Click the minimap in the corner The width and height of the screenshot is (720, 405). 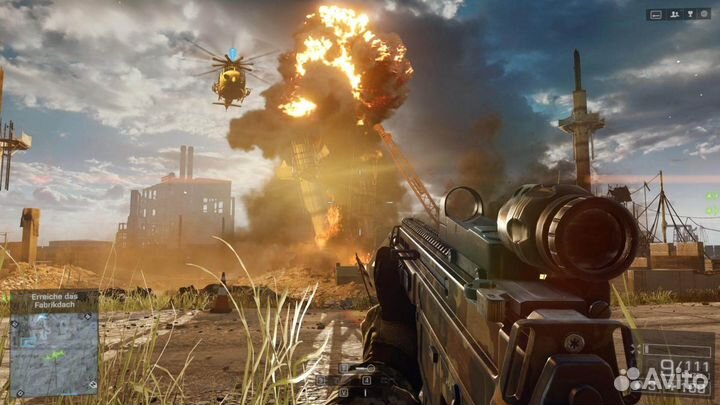(x=53, y=354)
